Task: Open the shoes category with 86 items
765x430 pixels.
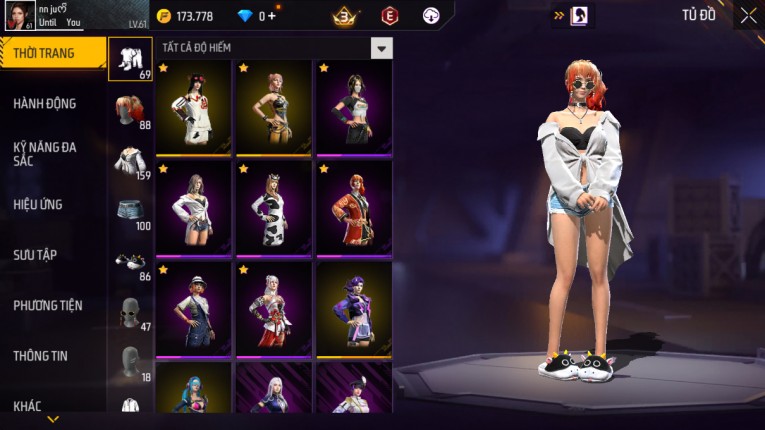Action: click(130, 262)
